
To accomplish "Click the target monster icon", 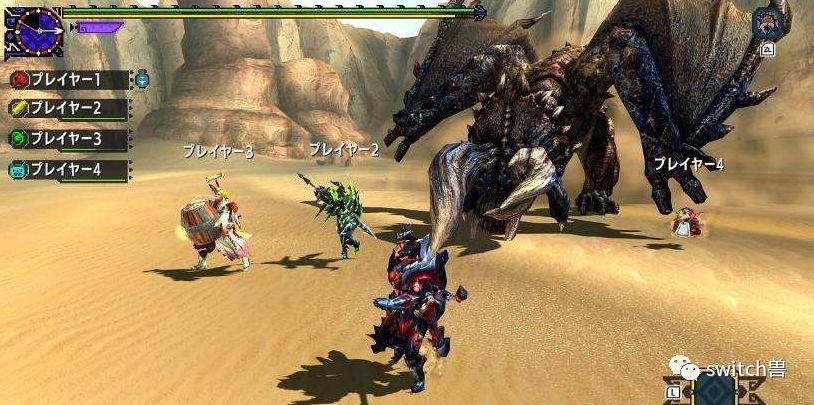I will 770,21.
